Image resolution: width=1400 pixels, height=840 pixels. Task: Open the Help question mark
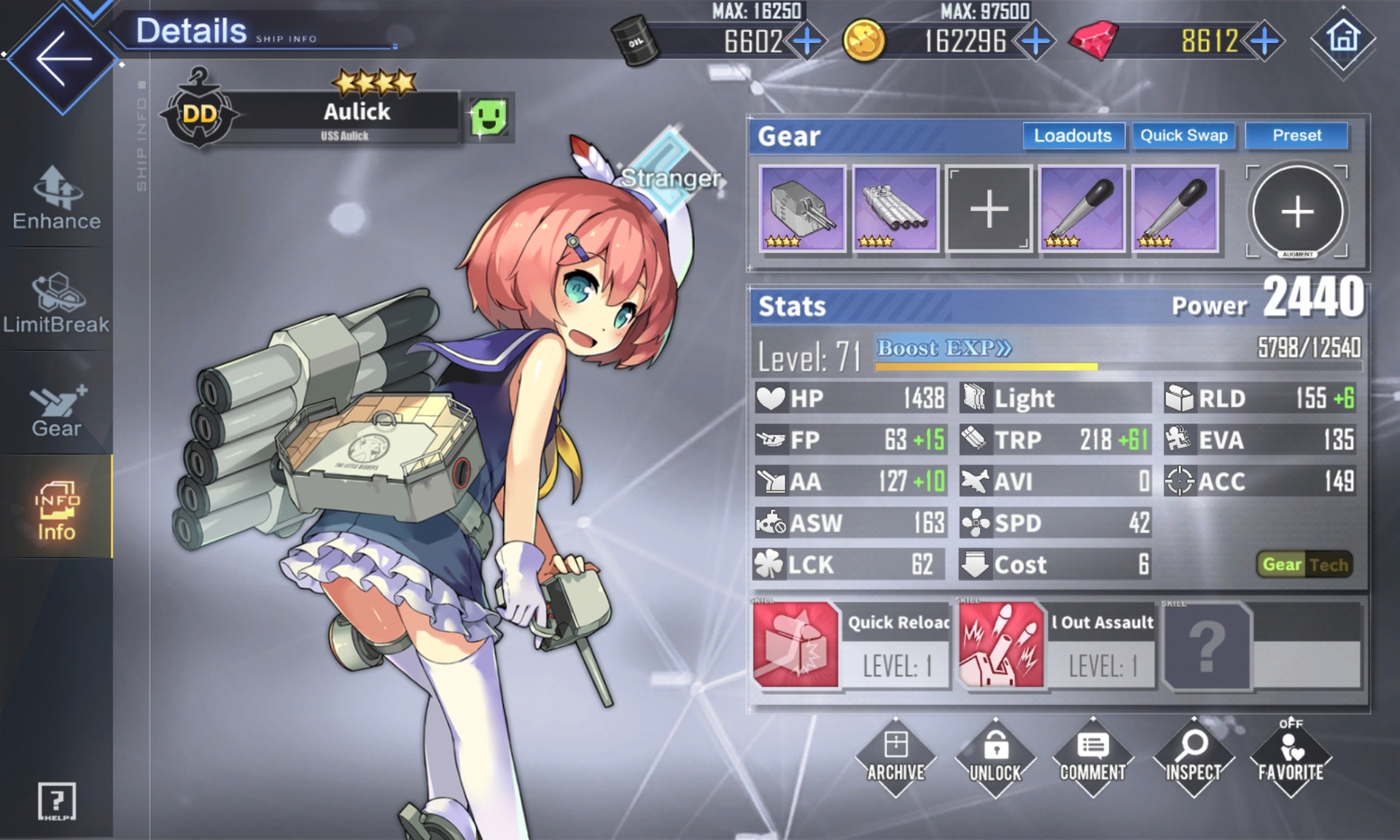pyautogui.click(x=56, y=801)
